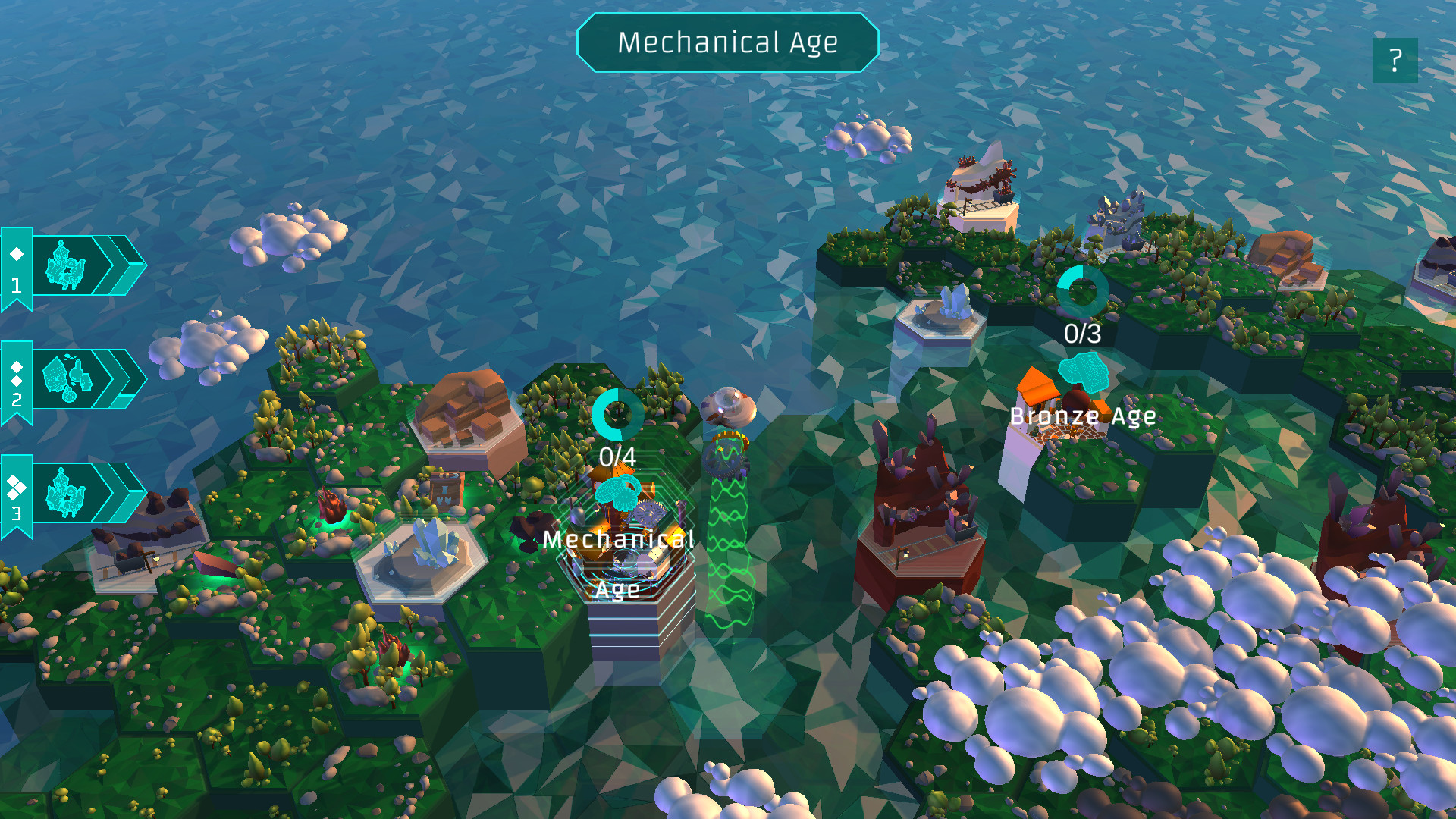Click the Bronze Age town label
Viewport: 1456px width, 819px height.
1084,416
